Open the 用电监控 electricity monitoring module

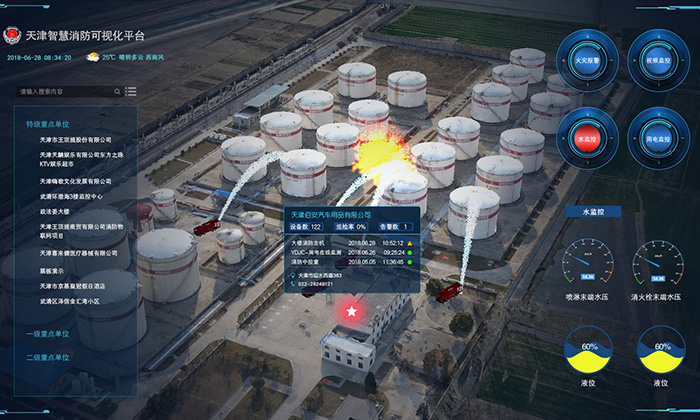tap(657, 138)
